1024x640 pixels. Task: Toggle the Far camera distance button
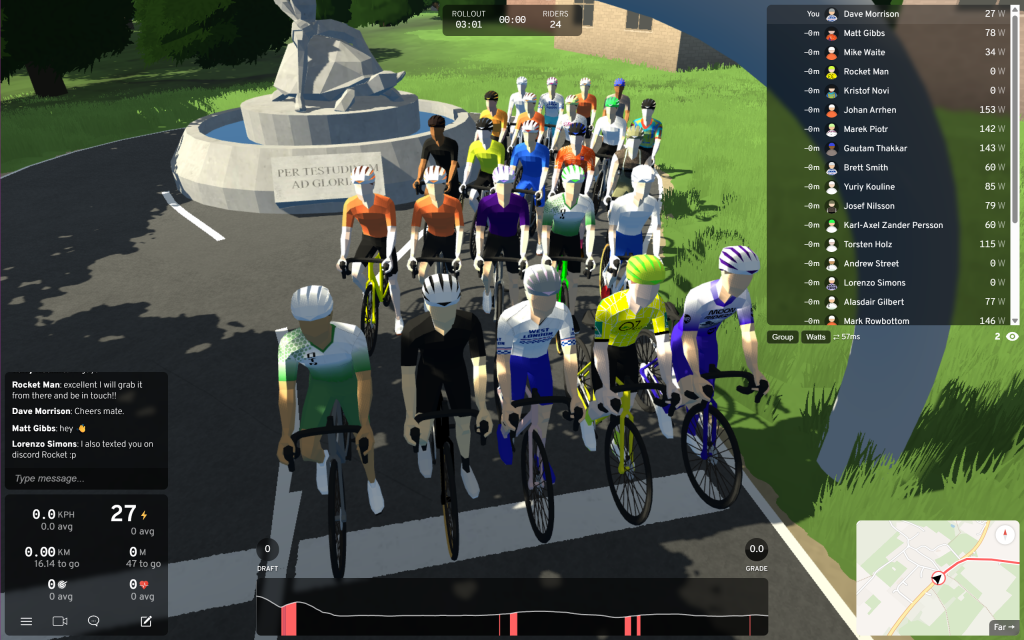[x=1003, y=627]
